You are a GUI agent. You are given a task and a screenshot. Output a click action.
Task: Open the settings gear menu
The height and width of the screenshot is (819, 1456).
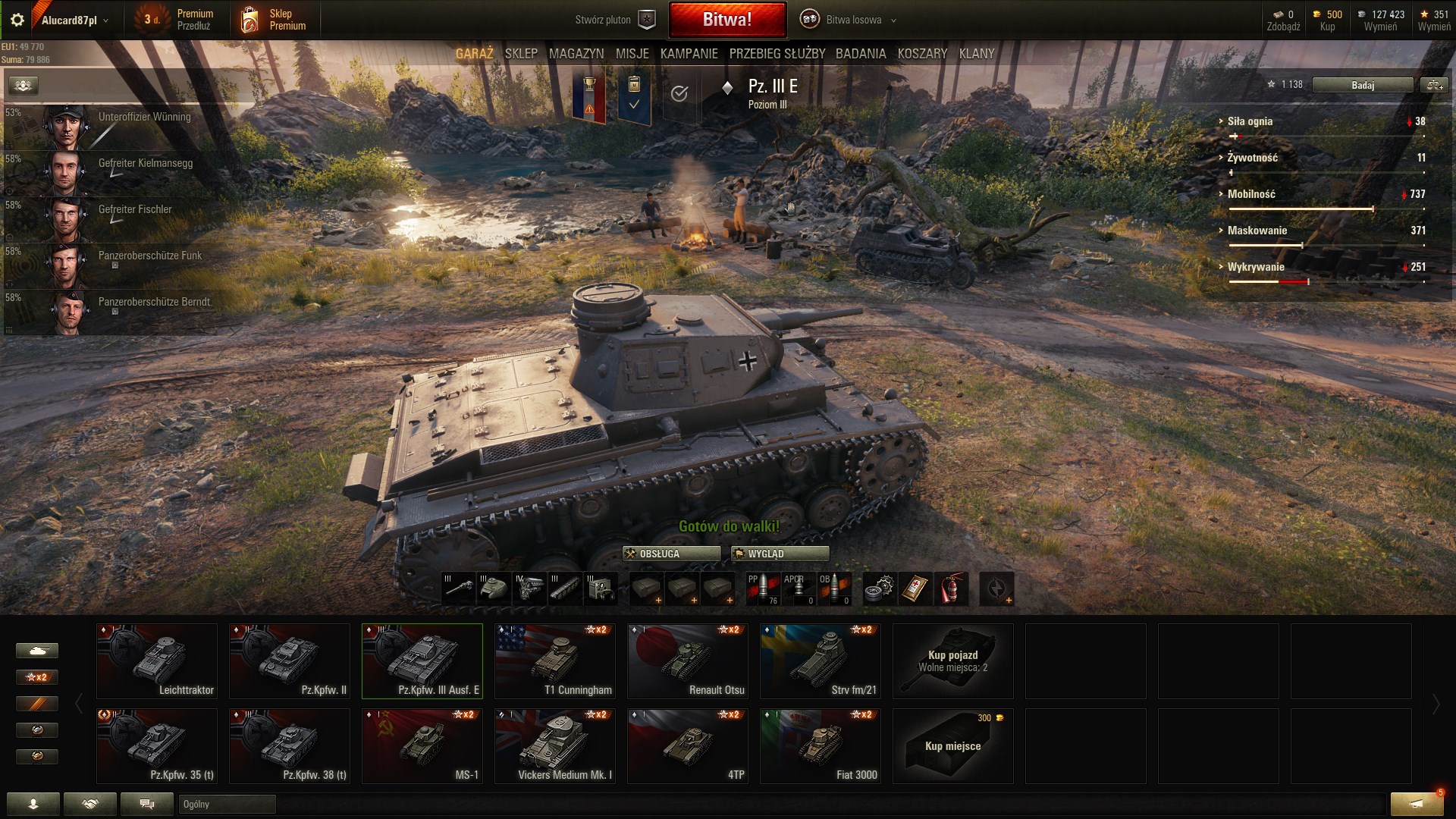tap(17, 20)
